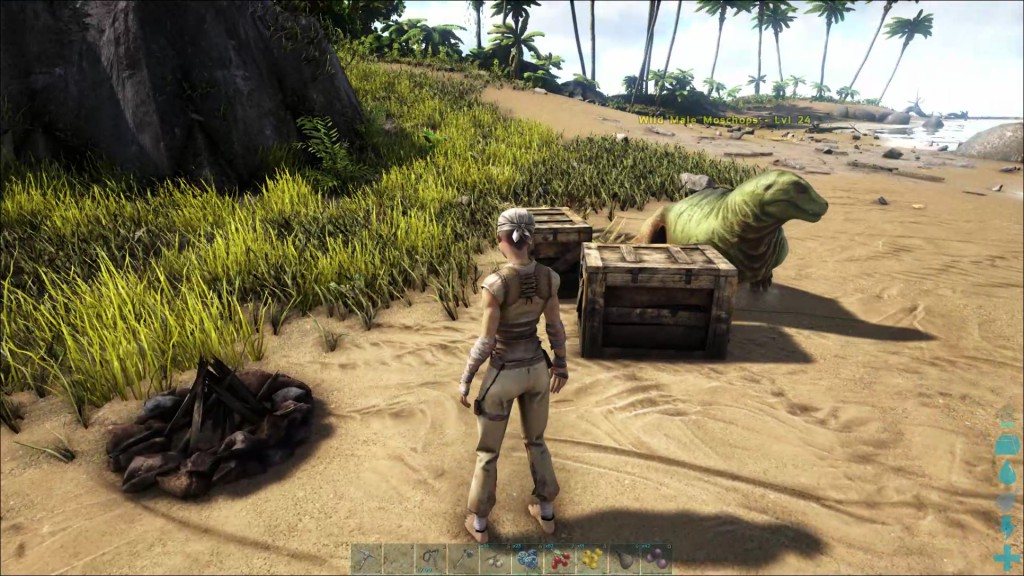Select the stone pickaxe hotbar slot
The width and height of the screenshot is (1024, 576).
(x=366, y=558)
